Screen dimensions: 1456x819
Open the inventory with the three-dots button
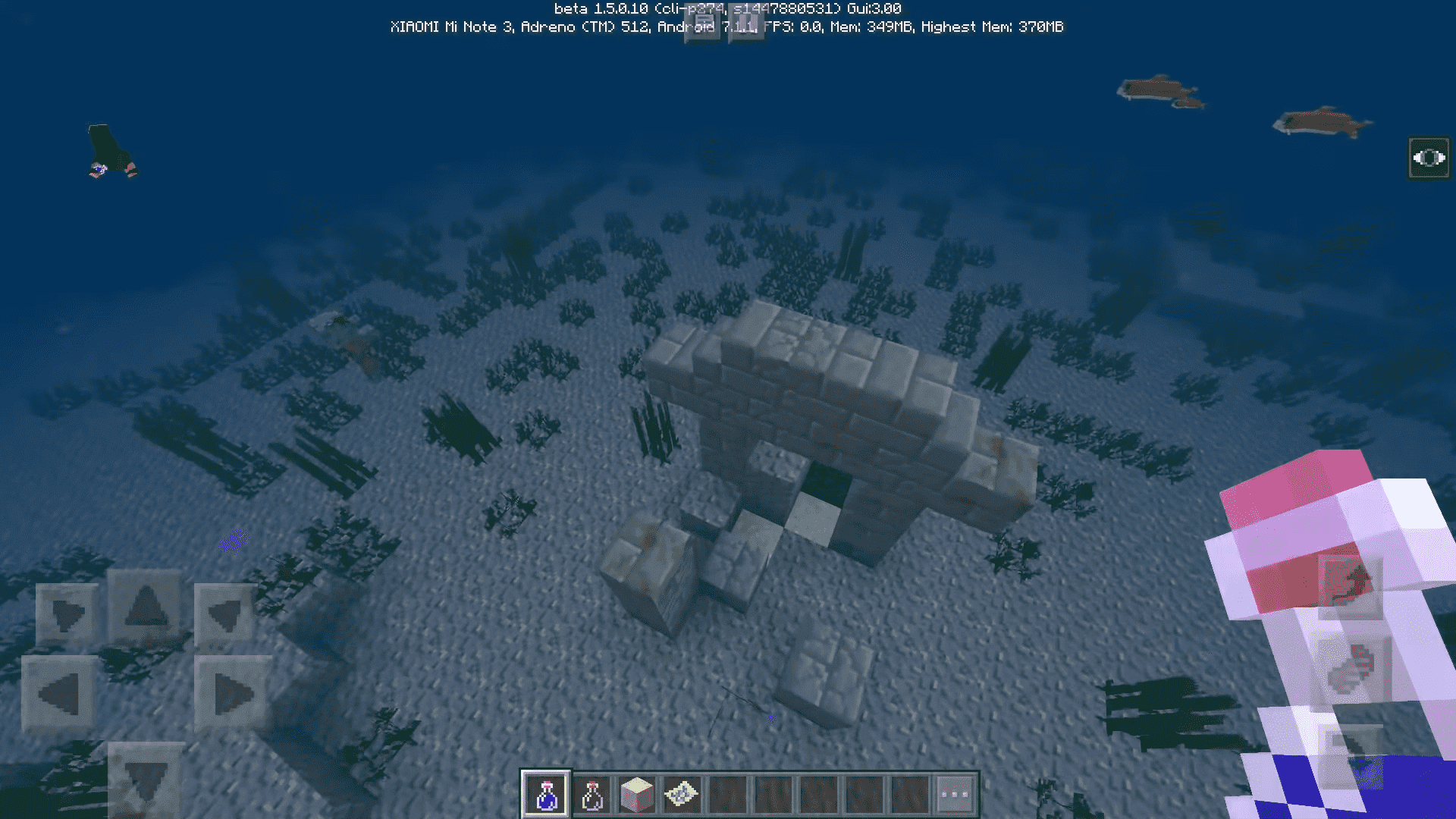[x=955, y=794]
